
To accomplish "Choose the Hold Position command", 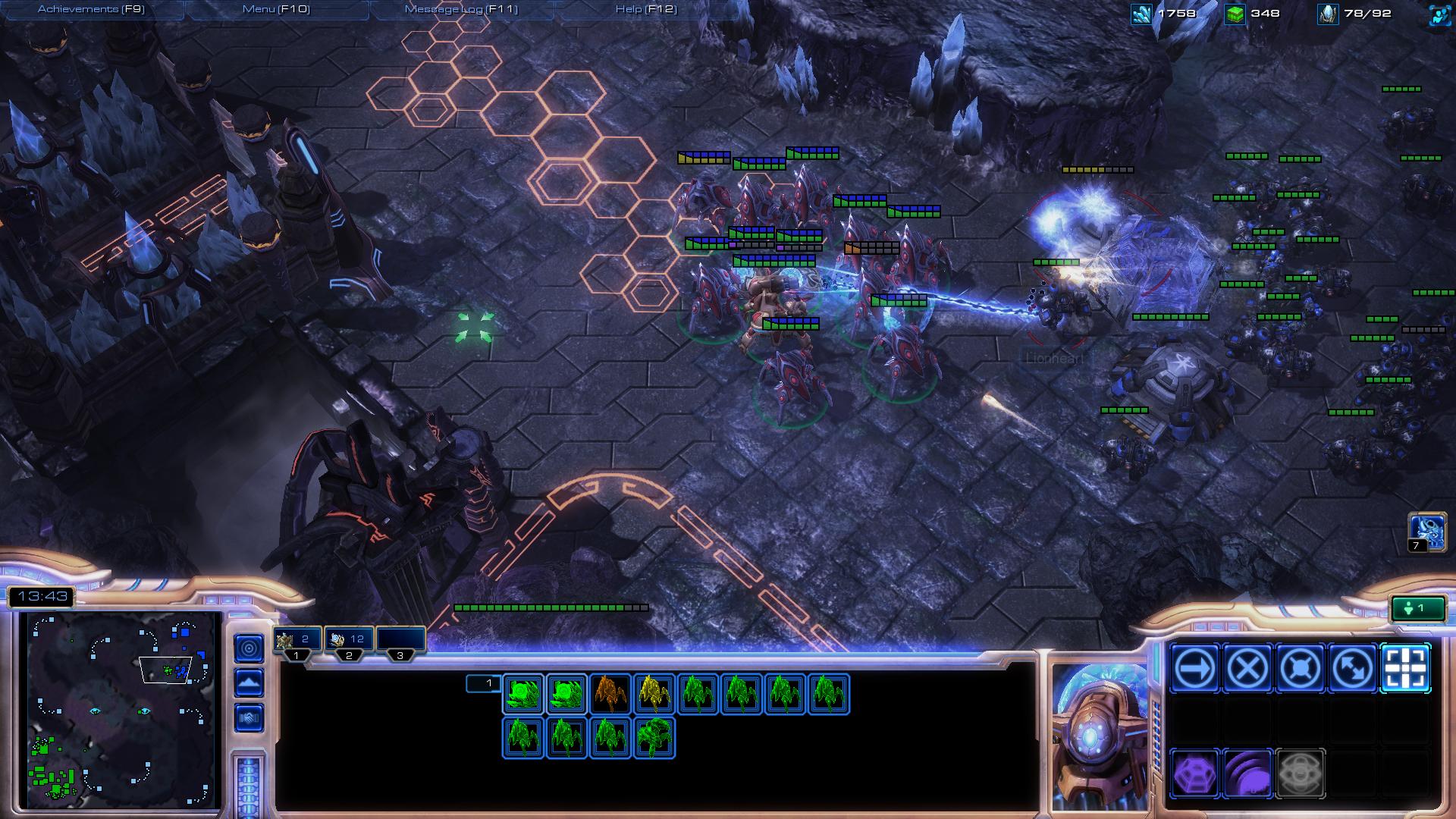I will pos(1300,668).
